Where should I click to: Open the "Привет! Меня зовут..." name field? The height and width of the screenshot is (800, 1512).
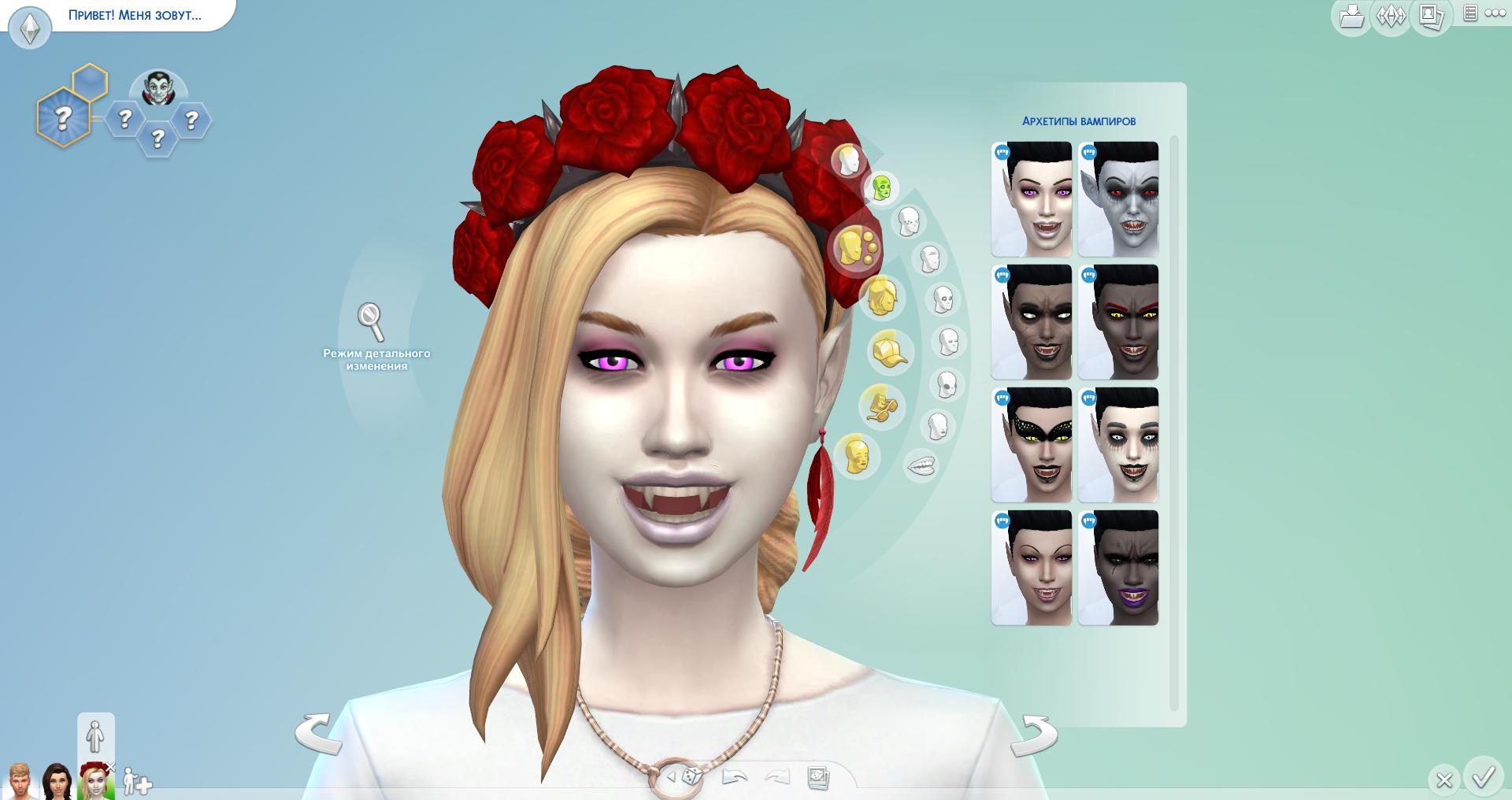pyautogui.click(x=134, y=16)
